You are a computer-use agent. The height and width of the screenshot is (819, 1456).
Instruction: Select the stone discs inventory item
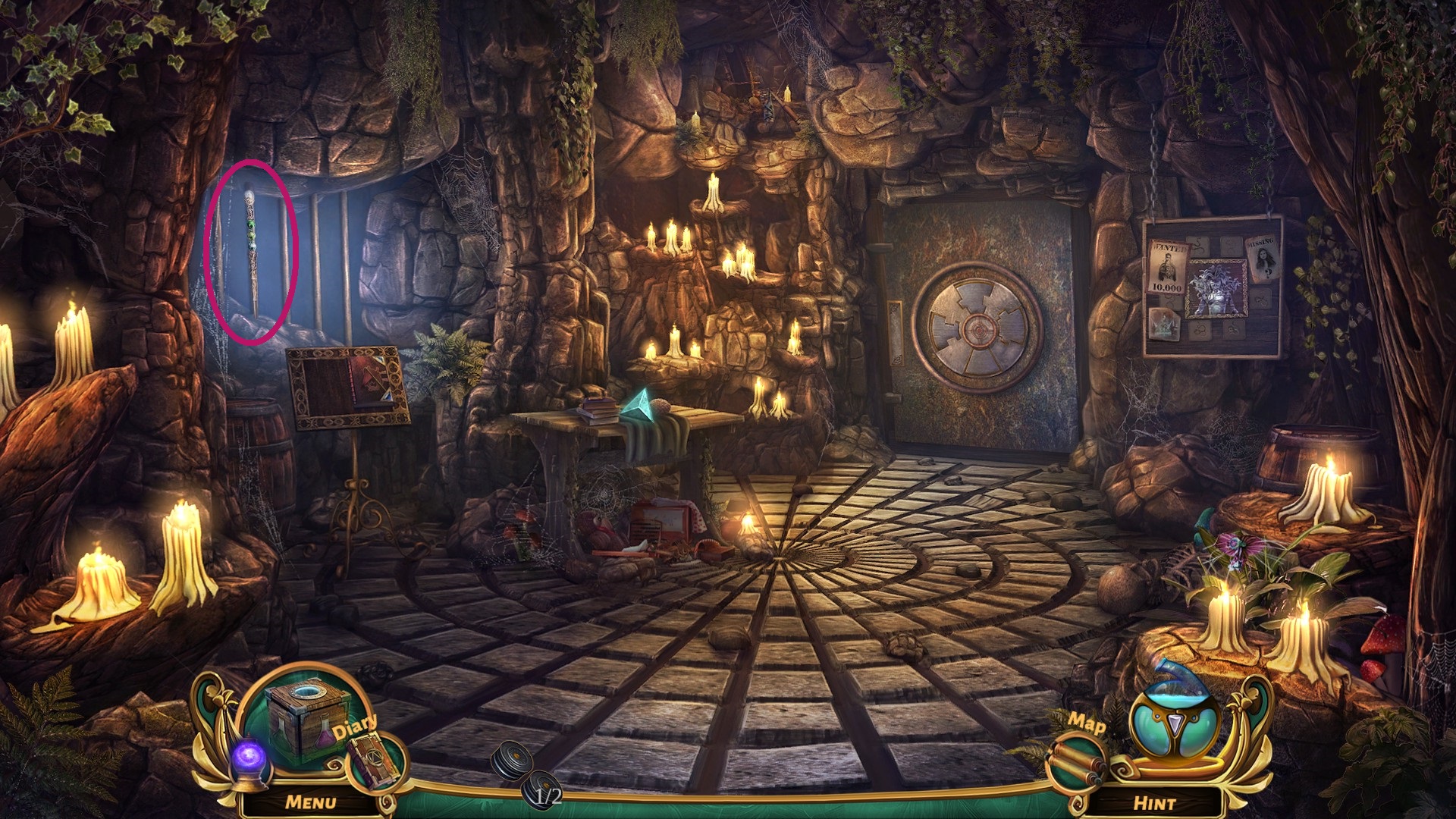pyautogui.click(x=522, y=771)
